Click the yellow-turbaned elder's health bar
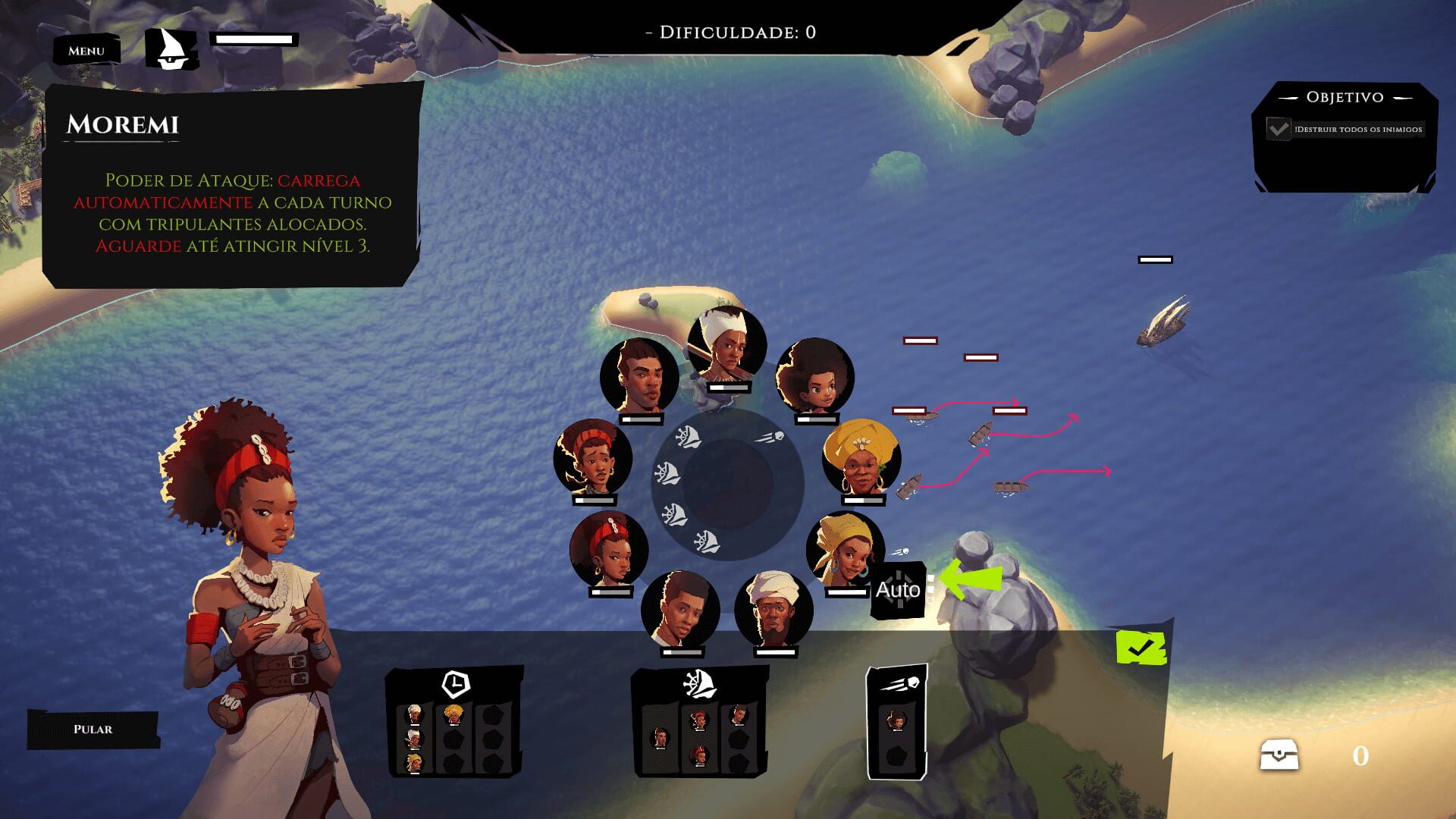Image resolution: width=1456 pixels, height=819 pixels. [864, 502]
